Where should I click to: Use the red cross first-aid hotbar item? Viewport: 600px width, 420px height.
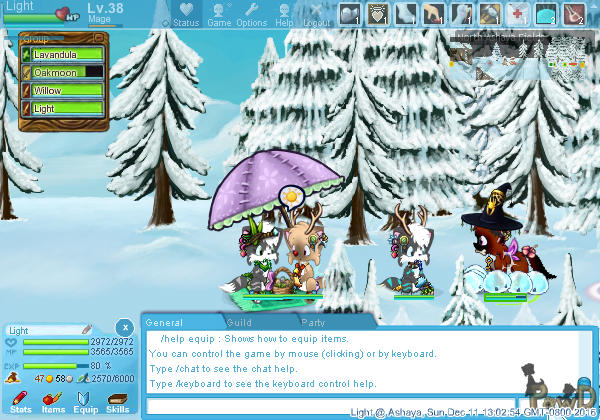coord(517,13)
